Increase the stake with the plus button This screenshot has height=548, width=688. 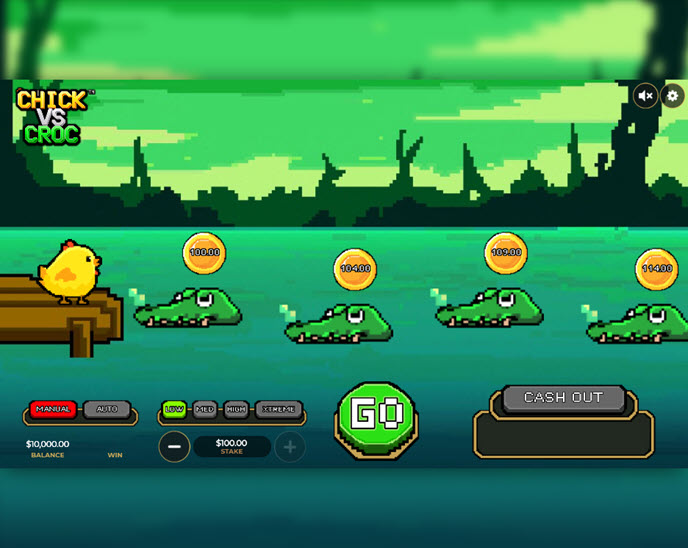290,447
